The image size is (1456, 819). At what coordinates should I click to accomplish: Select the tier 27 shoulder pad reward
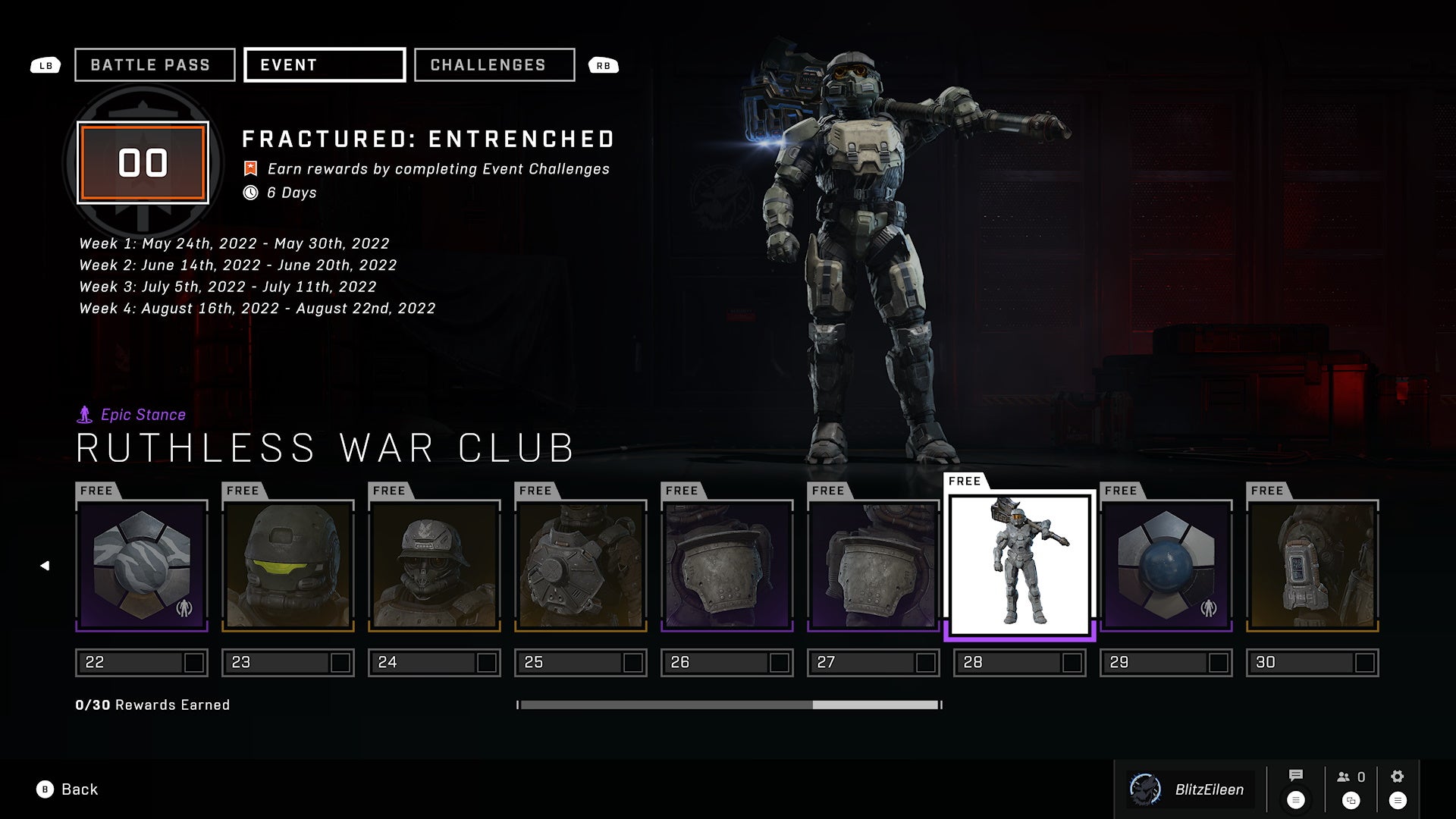click(x=874, y=566)
